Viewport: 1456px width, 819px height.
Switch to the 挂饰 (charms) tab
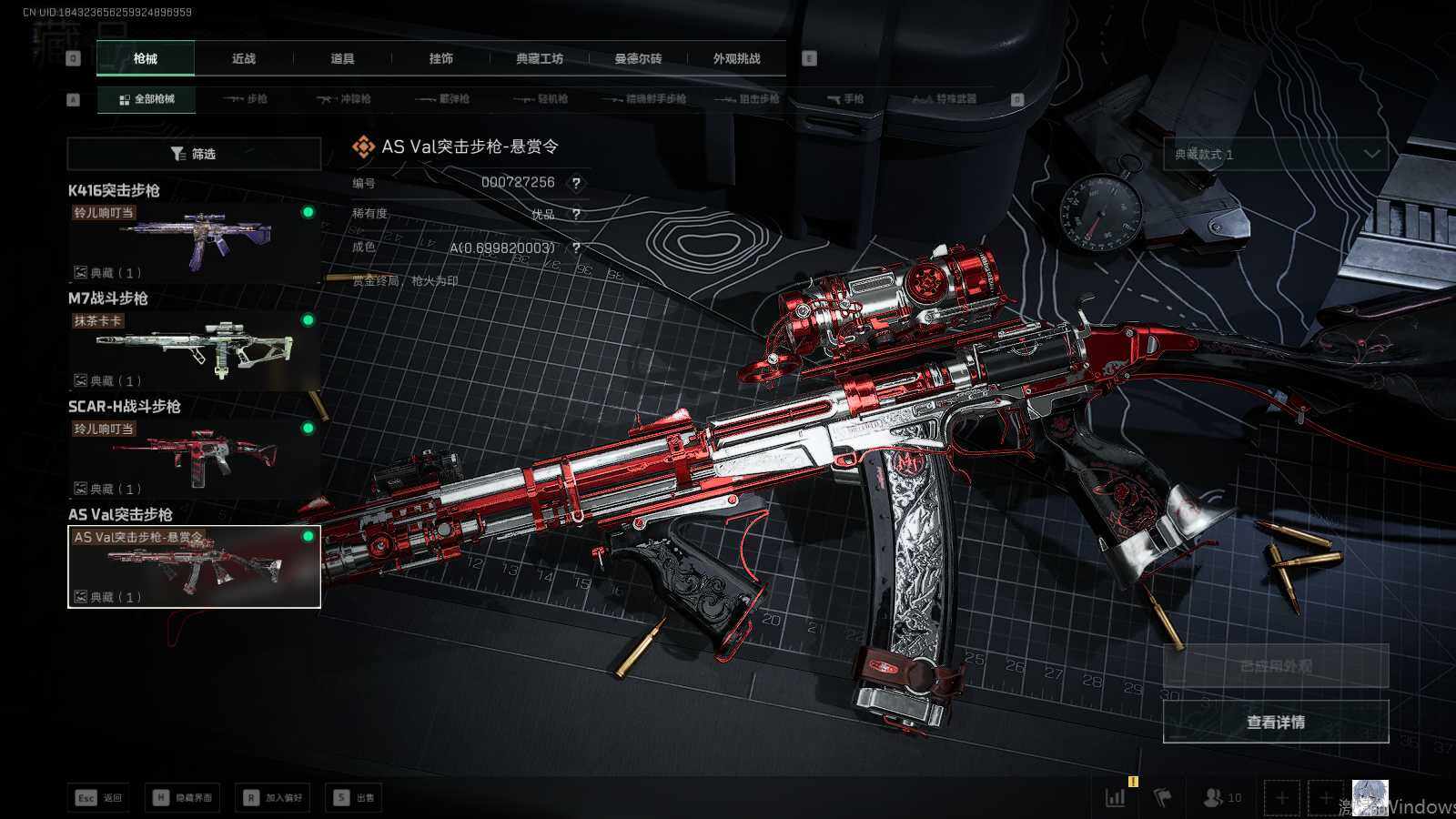coord(441,59)
